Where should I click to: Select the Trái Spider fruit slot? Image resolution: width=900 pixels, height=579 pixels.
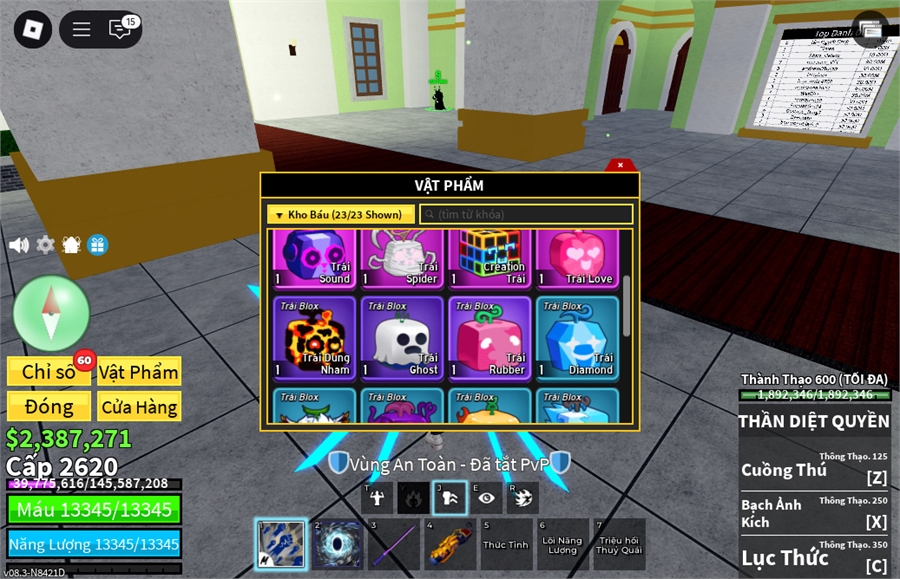coord(402,258)
